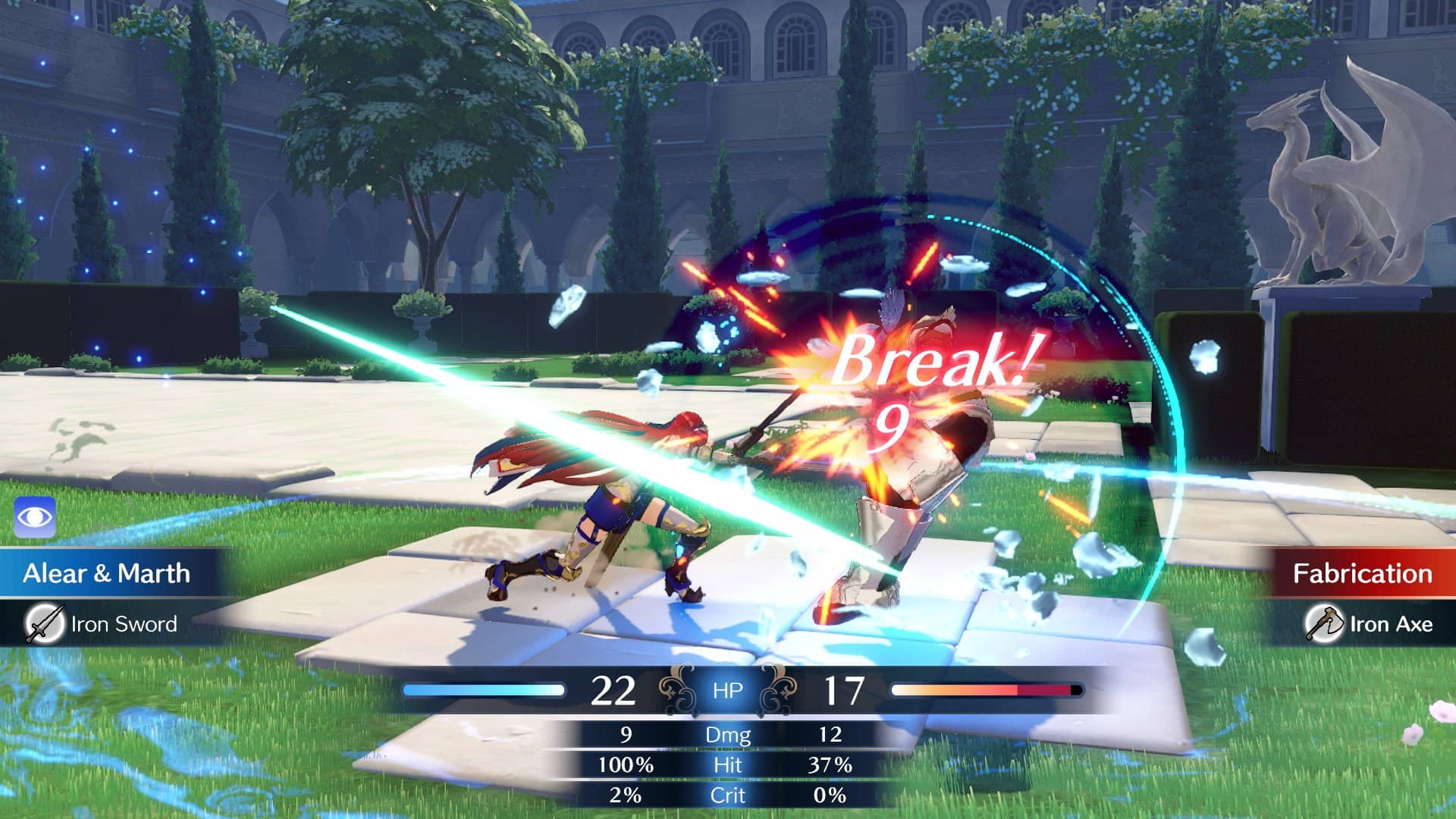Click the Iron Axe label text
This screenshot has width=1456, height=819.
tap(1390, 624)
